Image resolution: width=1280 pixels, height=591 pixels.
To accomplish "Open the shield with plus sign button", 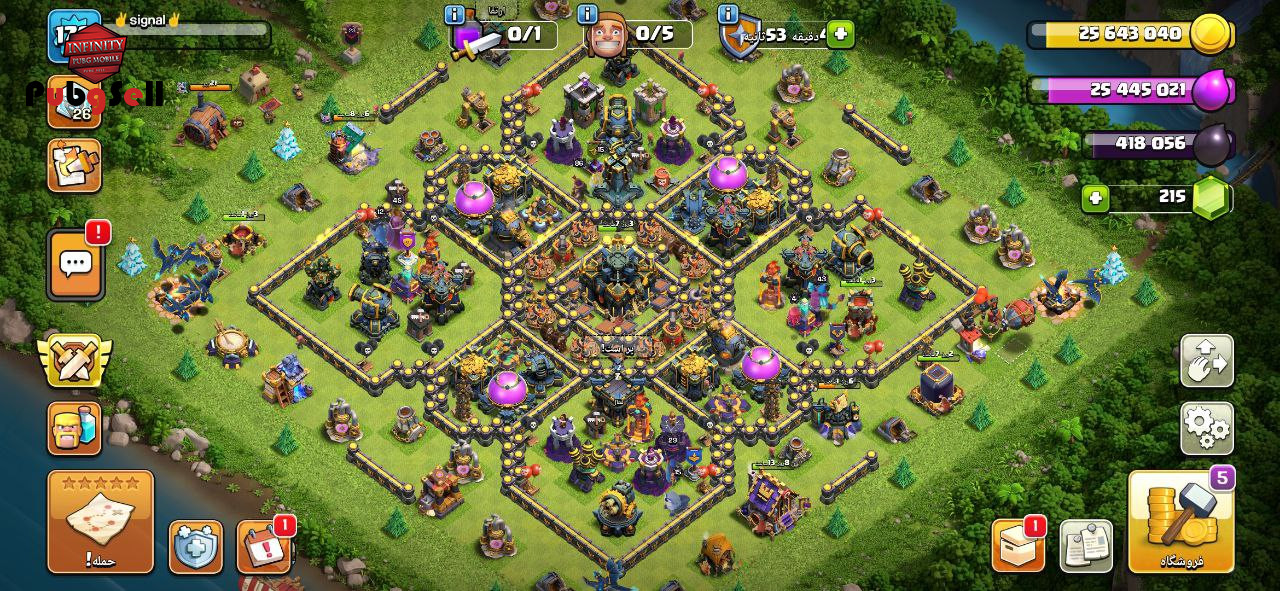I will 195,547.
